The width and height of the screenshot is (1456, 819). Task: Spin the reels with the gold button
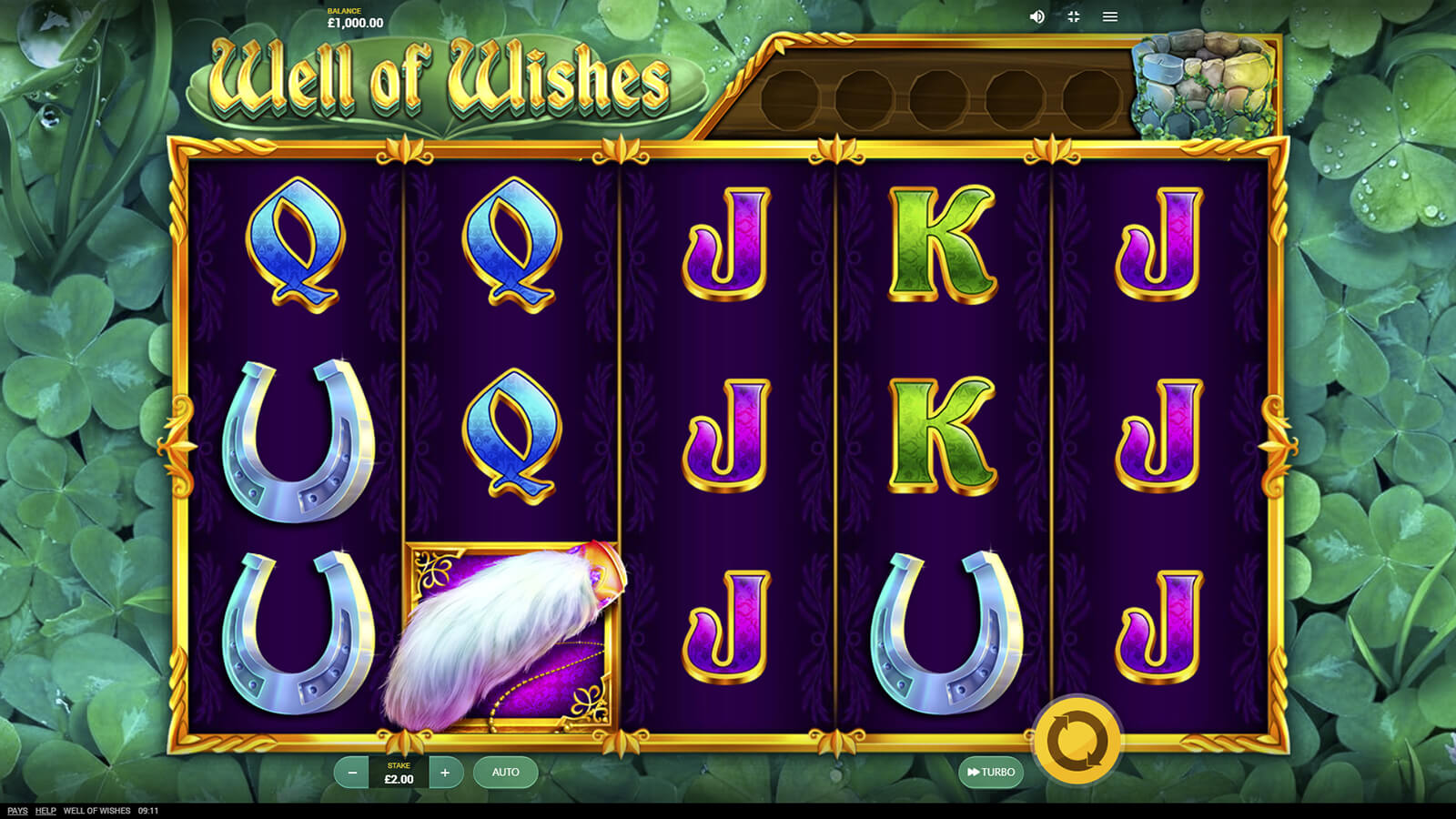click(1077, 739)
